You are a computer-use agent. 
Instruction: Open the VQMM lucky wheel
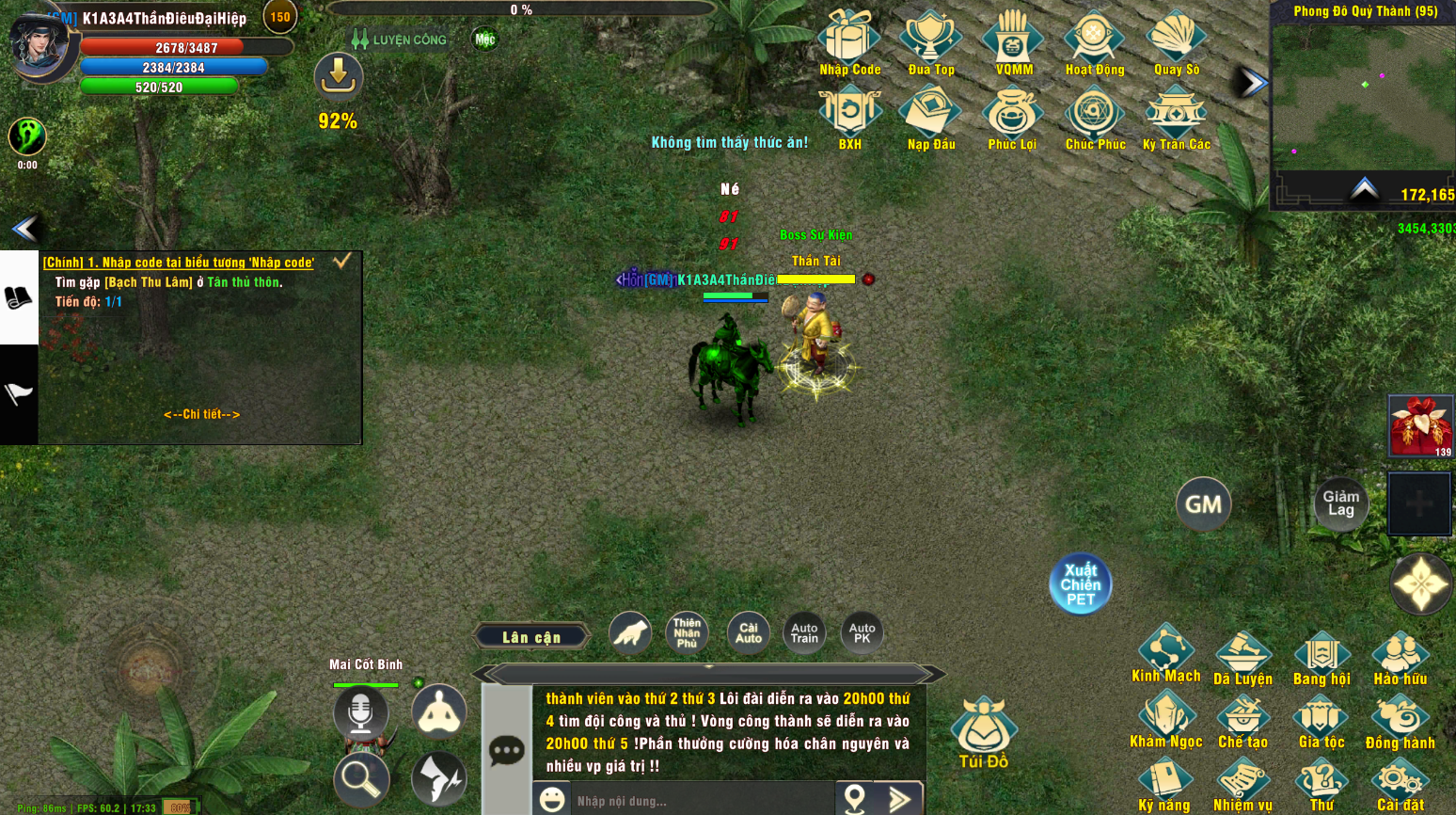[1012, 42]
